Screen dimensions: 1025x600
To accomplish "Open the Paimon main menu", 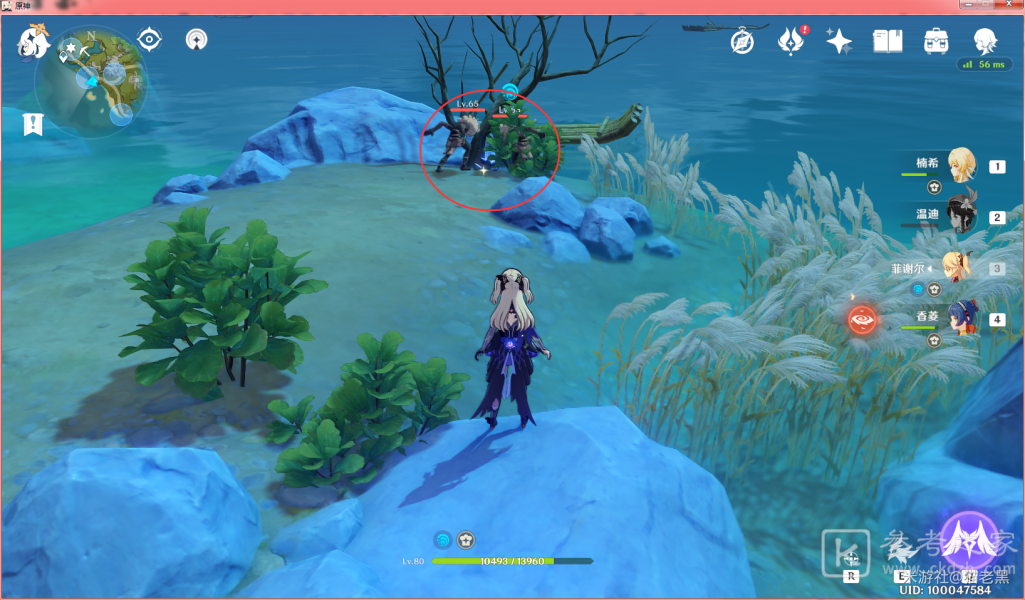I will pos(33,43).
